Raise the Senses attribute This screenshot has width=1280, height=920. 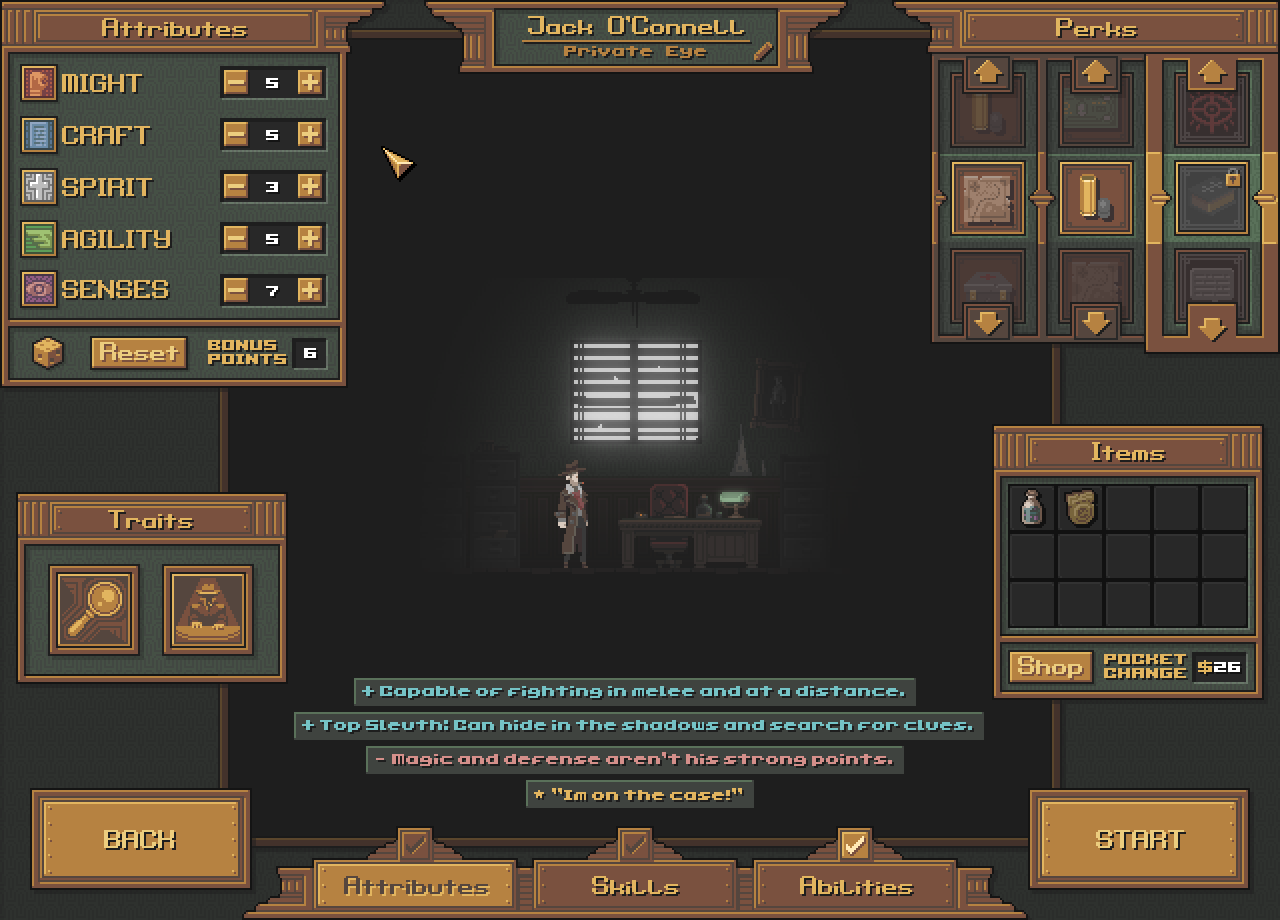tap(310, 290)
